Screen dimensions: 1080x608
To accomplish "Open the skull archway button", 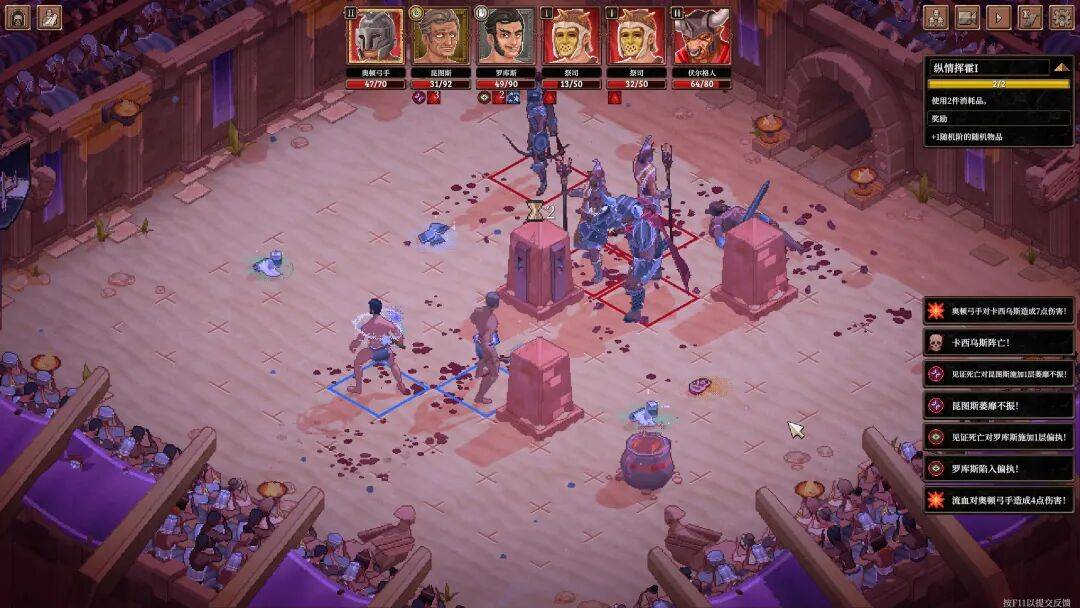I will tap(18, 17).
